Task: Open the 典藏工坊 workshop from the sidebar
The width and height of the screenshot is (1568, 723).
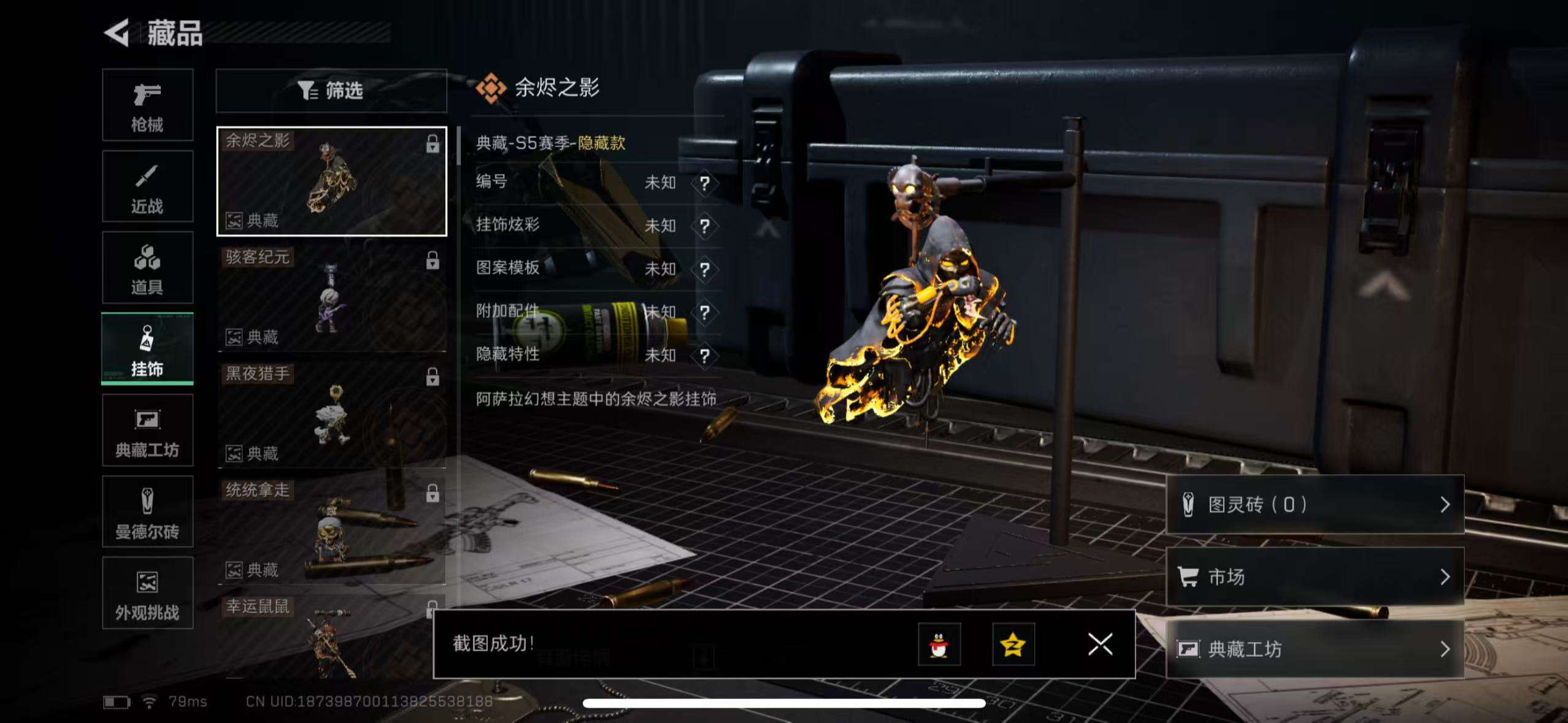Action: pos(147,430)
